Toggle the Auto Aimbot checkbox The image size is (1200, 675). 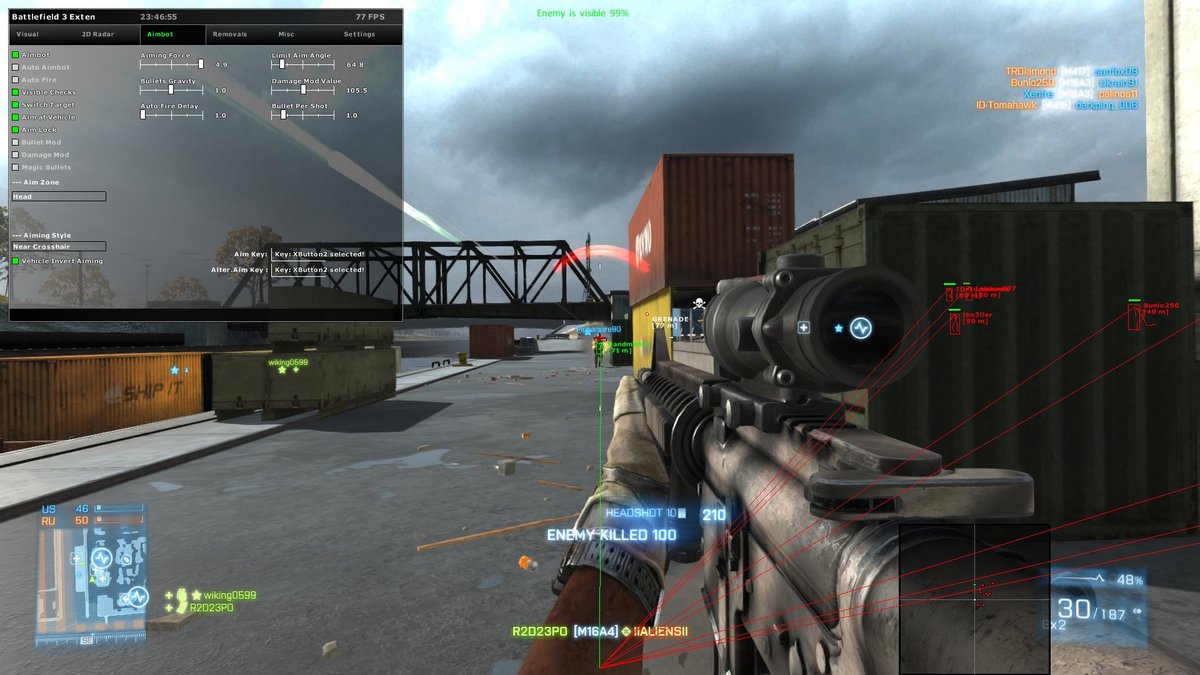tap(15, 67)
